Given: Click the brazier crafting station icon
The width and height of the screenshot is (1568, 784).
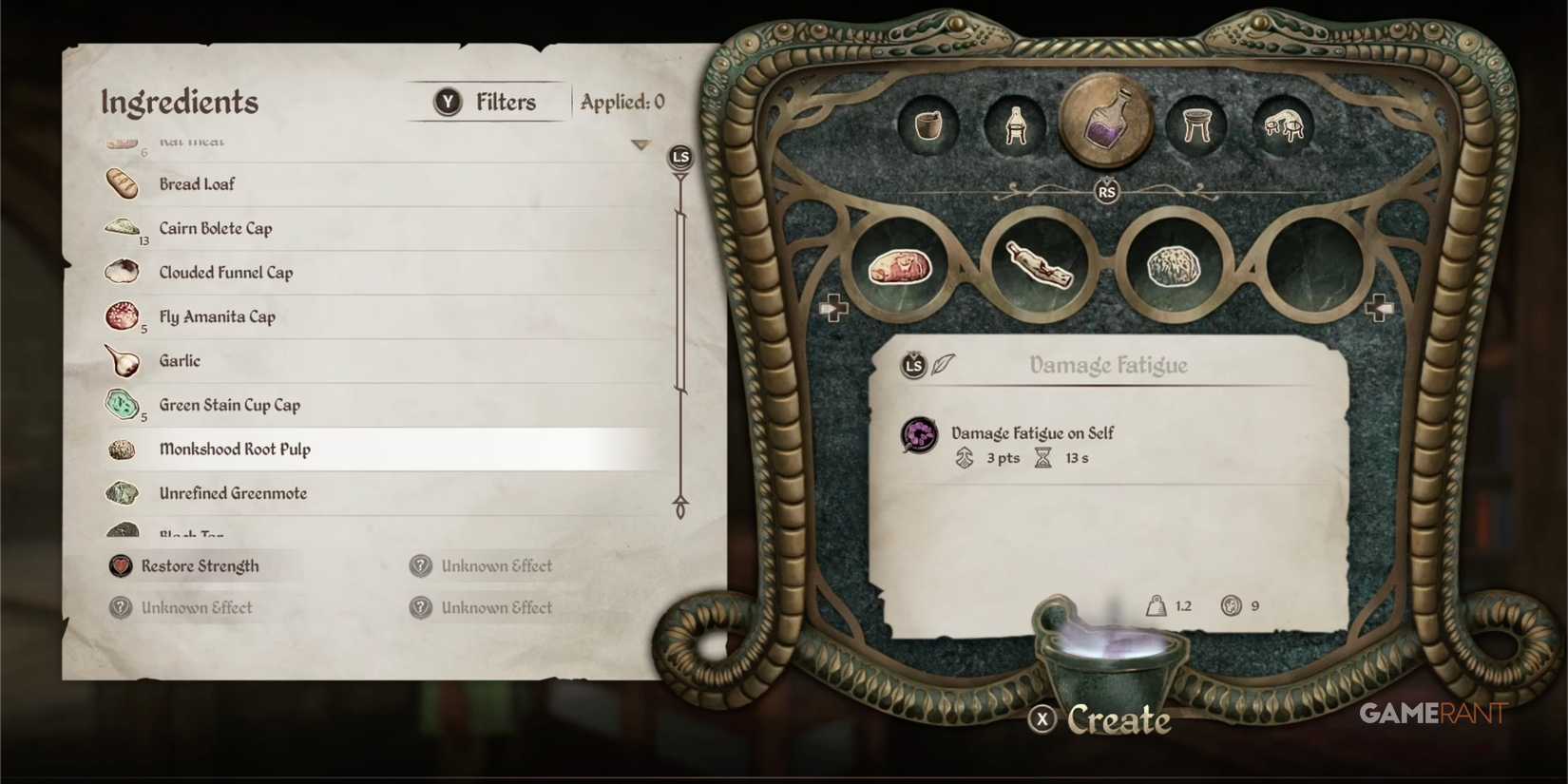Looking at the screenshot, I should [x=1197, y=125].
